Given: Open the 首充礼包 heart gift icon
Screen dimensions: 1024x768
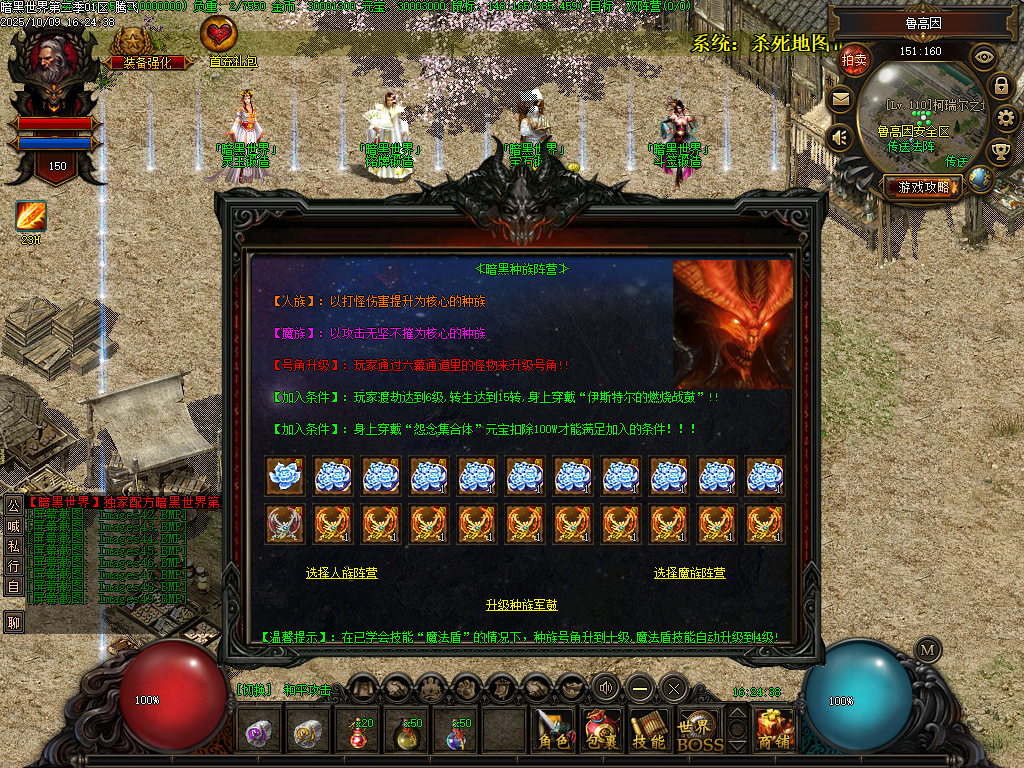Looking at the screenshot, I should [x=219, y=40].
